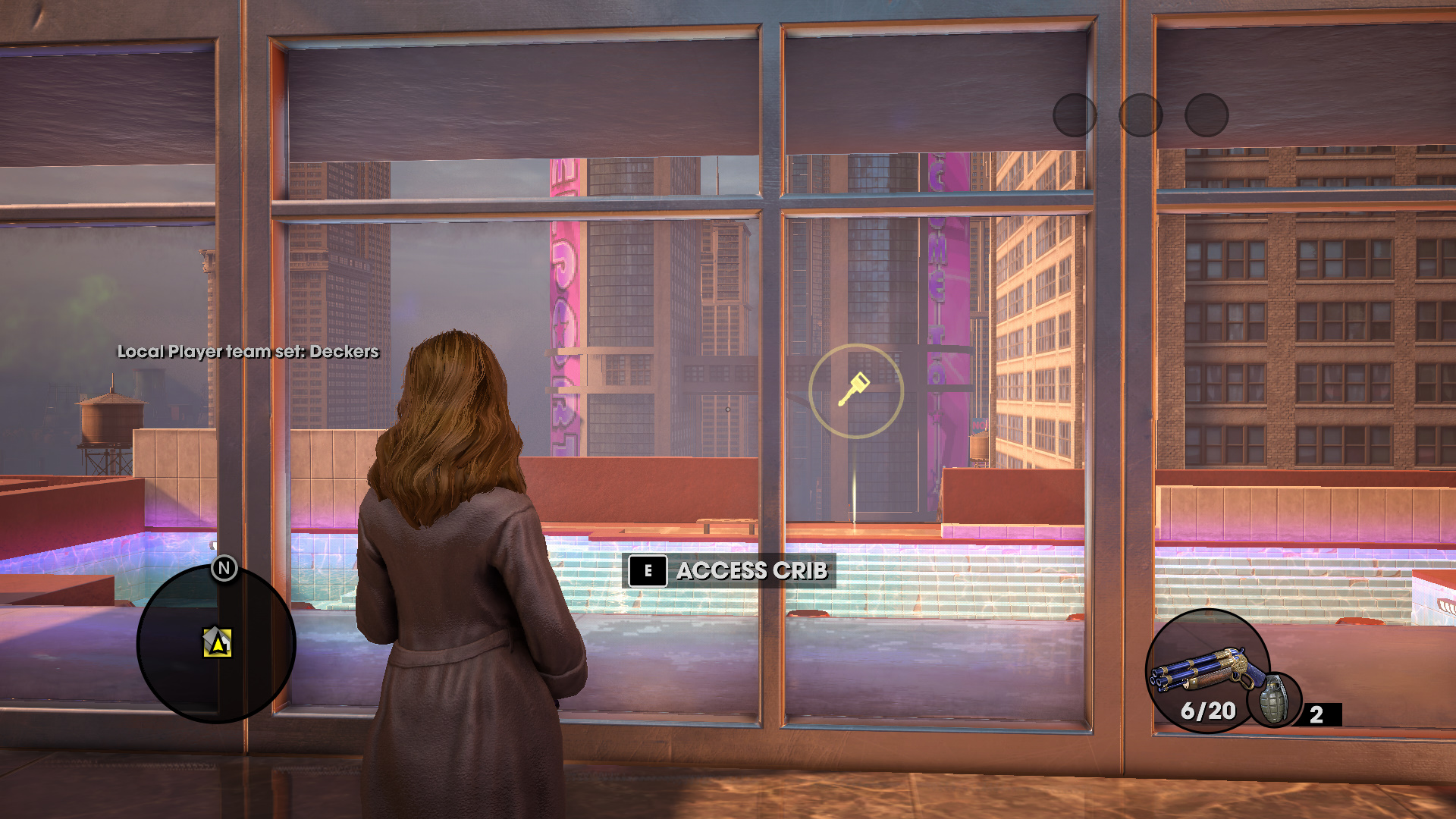Screen dimensions: 1456x819
Task: Click the circular minimap
Action: [x=215, y=645]
